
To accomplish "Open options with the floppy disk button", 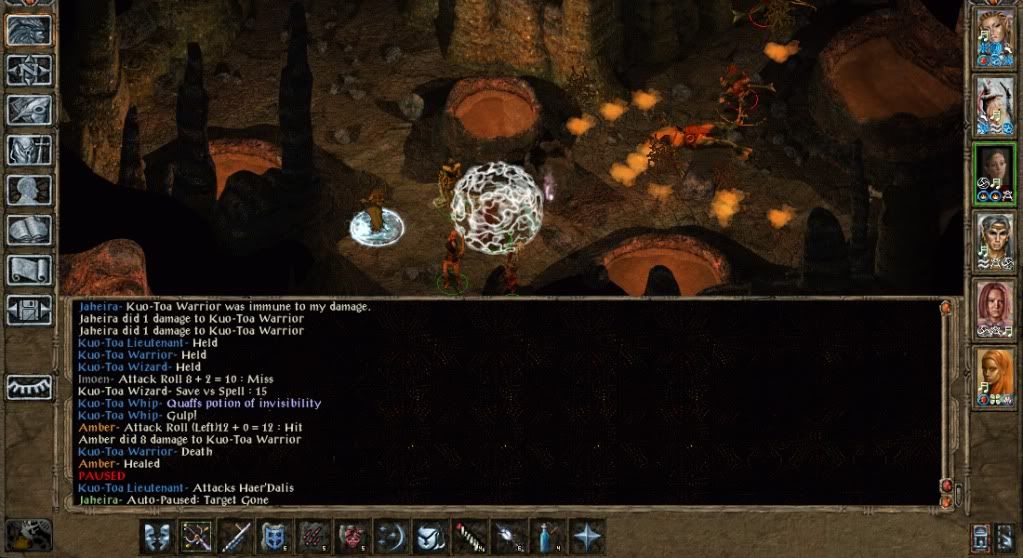I will tap(29, 309).
